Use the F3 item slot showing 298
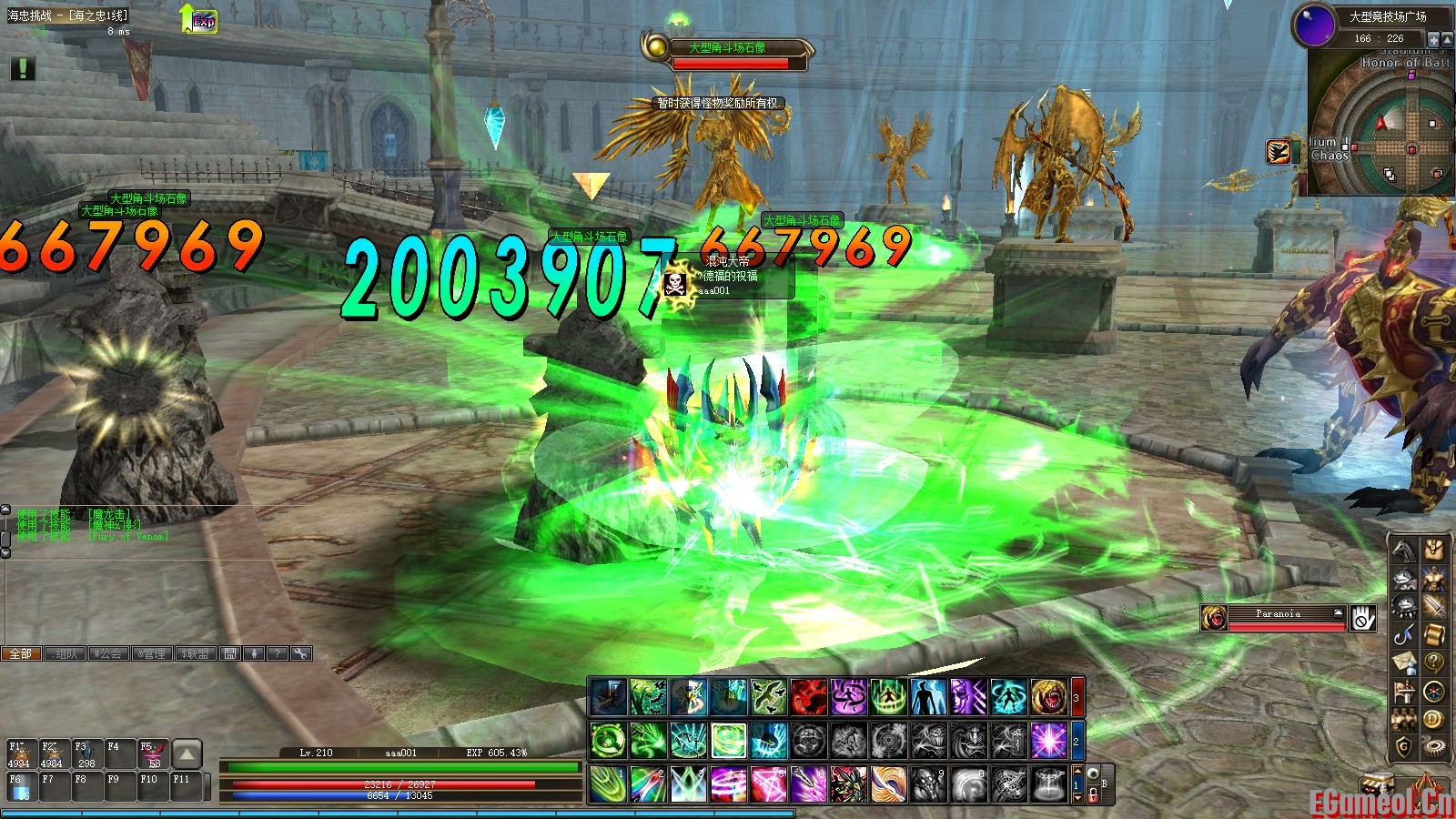 pos(85,755)
